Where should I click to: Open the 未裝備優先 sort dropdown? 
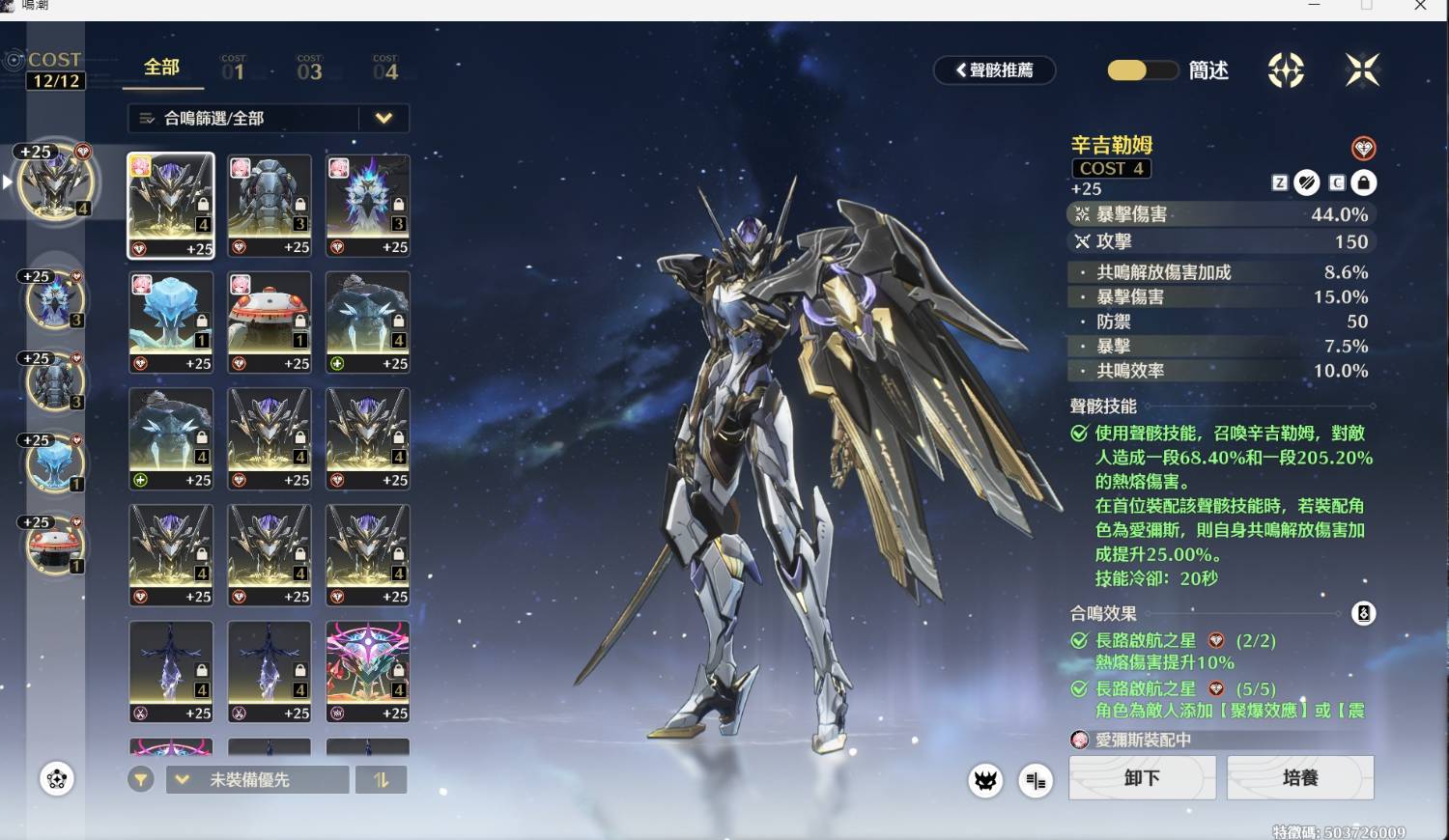[257, 779]
